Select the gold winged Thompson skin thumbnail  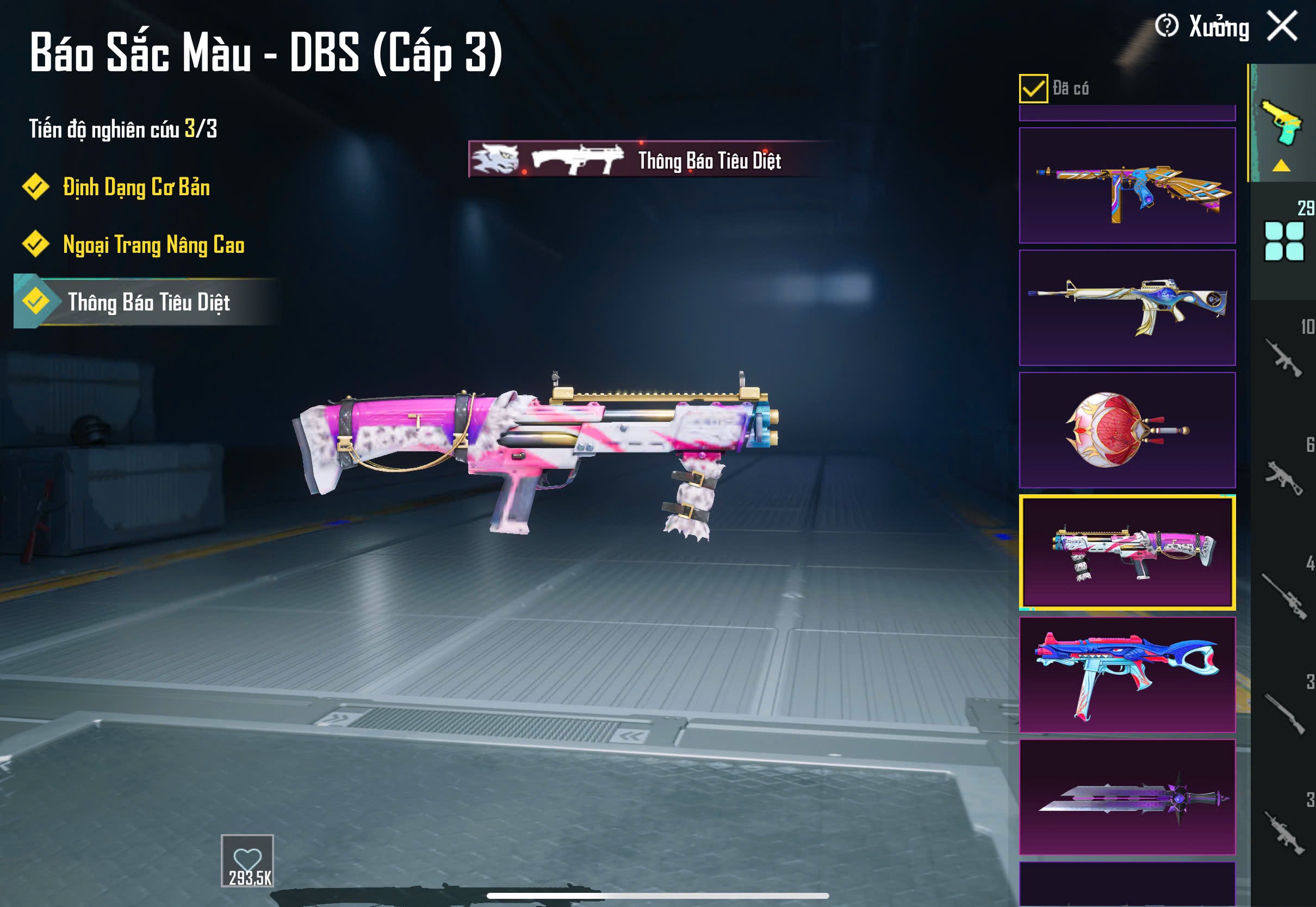point(1127,185)
